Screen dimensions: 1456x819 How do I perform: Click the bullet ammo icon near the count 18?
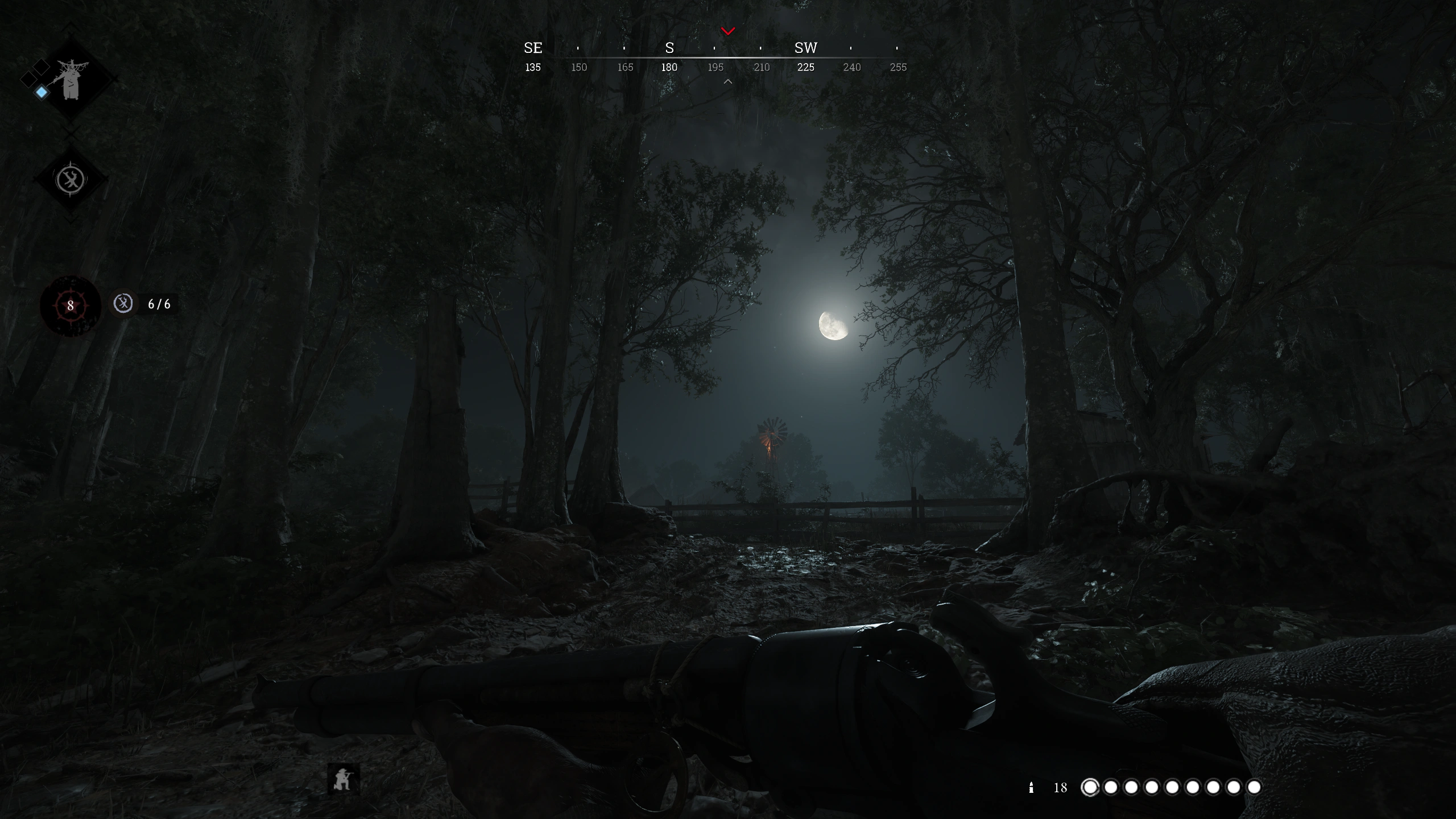click(1031, 788)
